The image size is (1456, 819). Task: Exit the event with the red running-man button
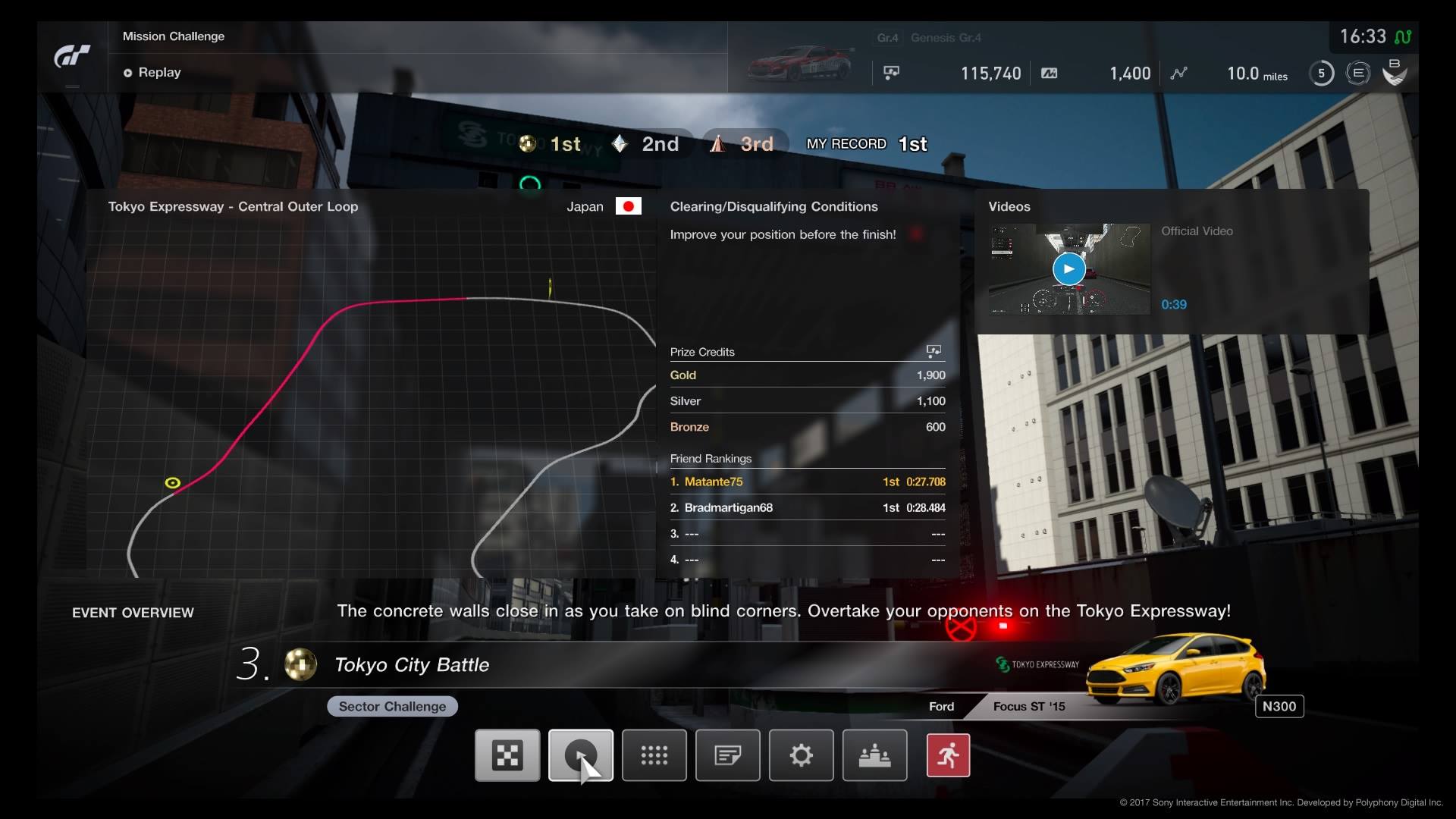click(x=948, y=755)
